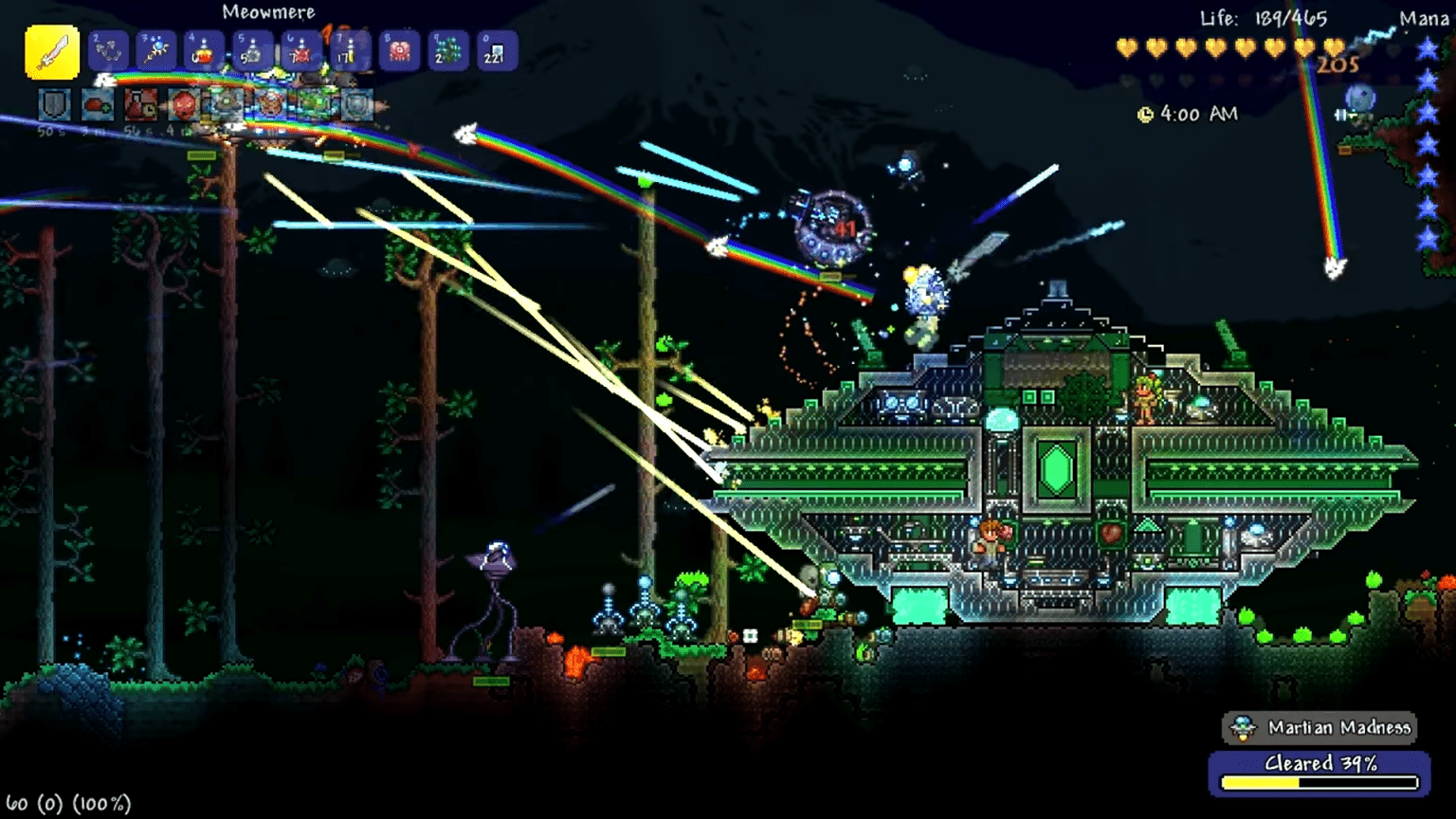This screenshot has height=819, width=1456.
Task: Cancel the red demon face buff icon
Action: pyautogui.click(x=182, y=104)
